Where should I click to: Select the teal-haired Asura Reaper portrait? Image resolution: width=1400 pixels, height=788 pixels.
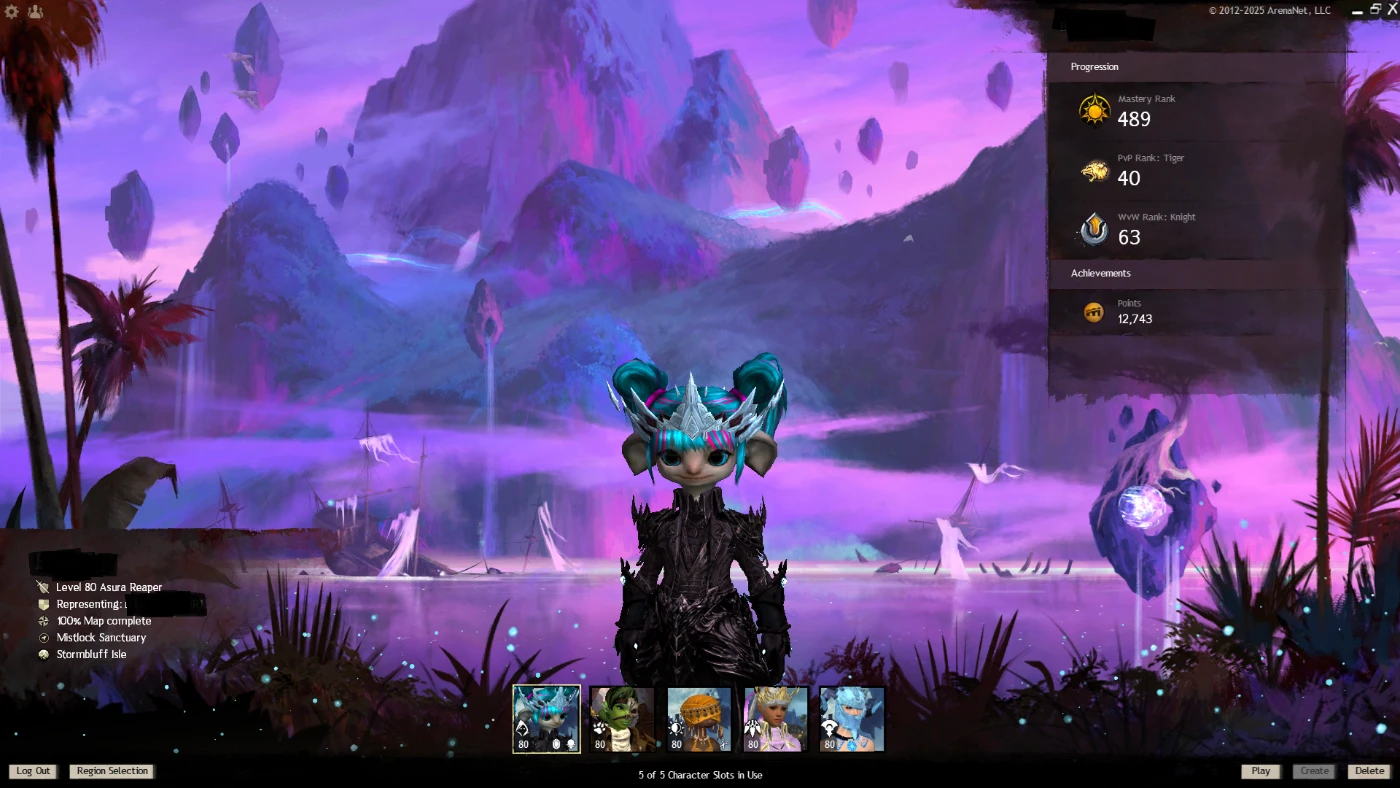[x=546, y=718]
